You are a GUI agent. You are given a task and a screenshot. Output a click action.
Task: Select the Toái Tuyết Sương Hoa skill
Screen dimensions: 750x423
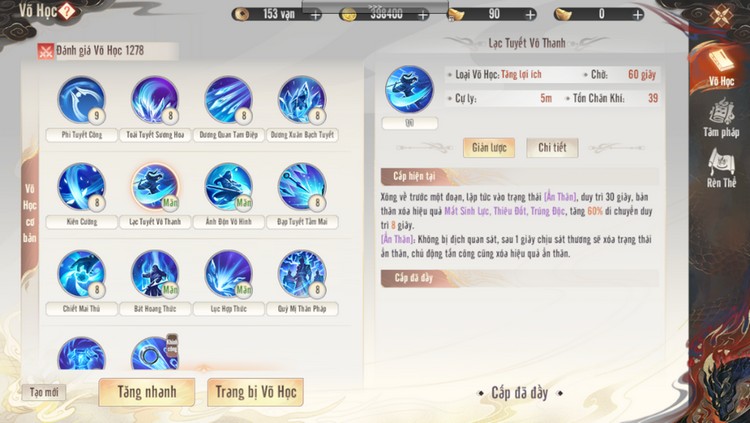coord(155,100)
